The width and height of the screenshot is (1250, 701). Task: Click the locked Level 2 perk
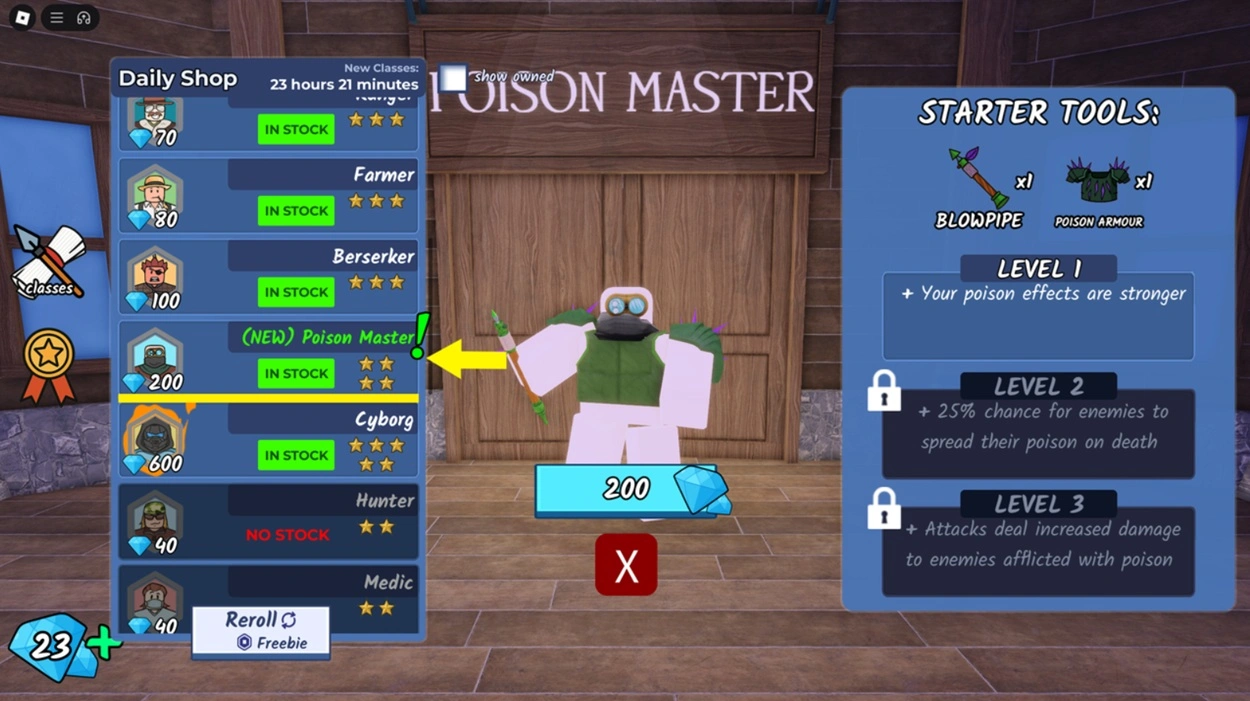coord(1038,426)
